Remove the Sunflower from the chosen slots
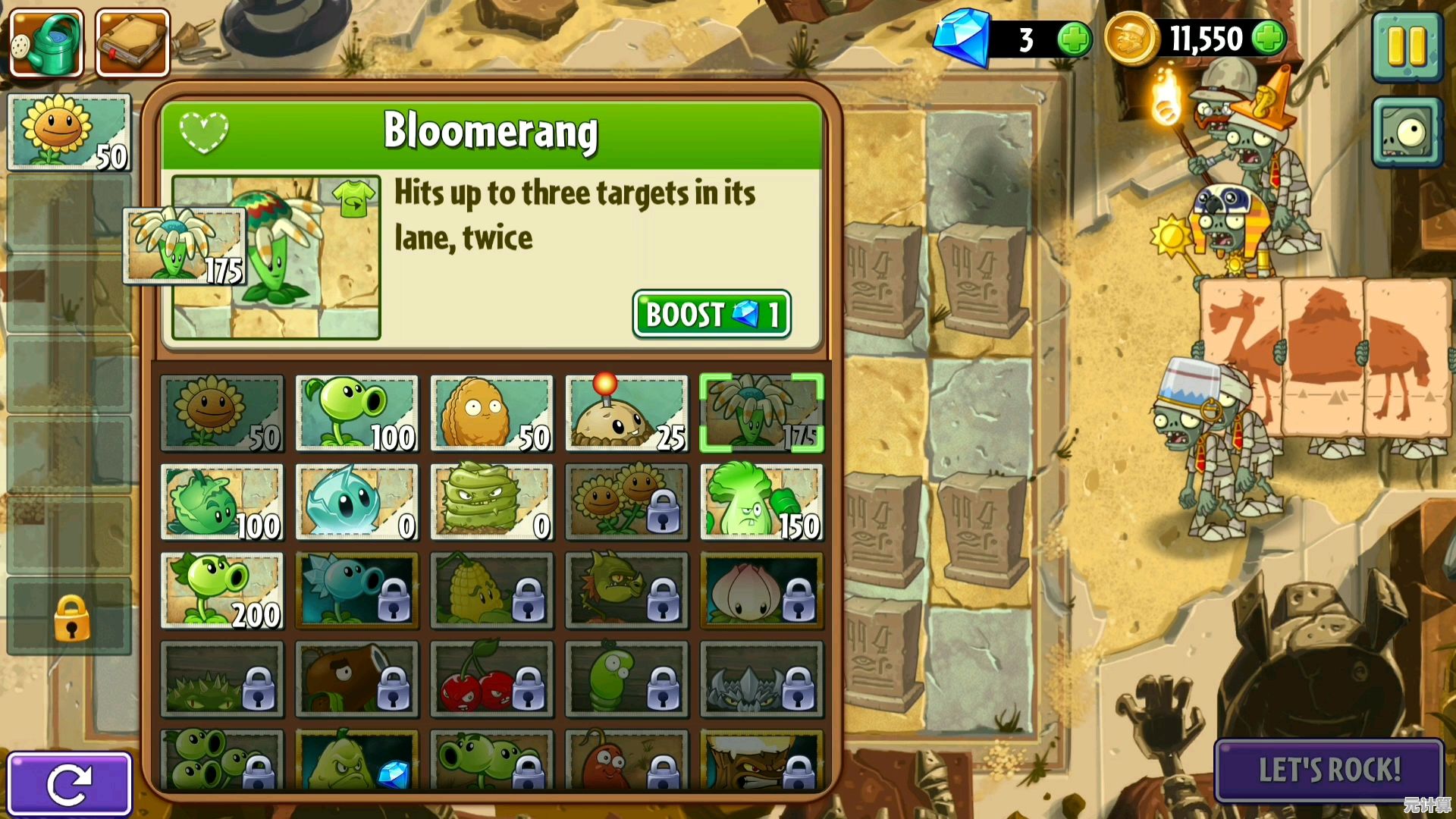Image resolution: width=1456 pixels, height=819 pixels. tap(69, 132)
